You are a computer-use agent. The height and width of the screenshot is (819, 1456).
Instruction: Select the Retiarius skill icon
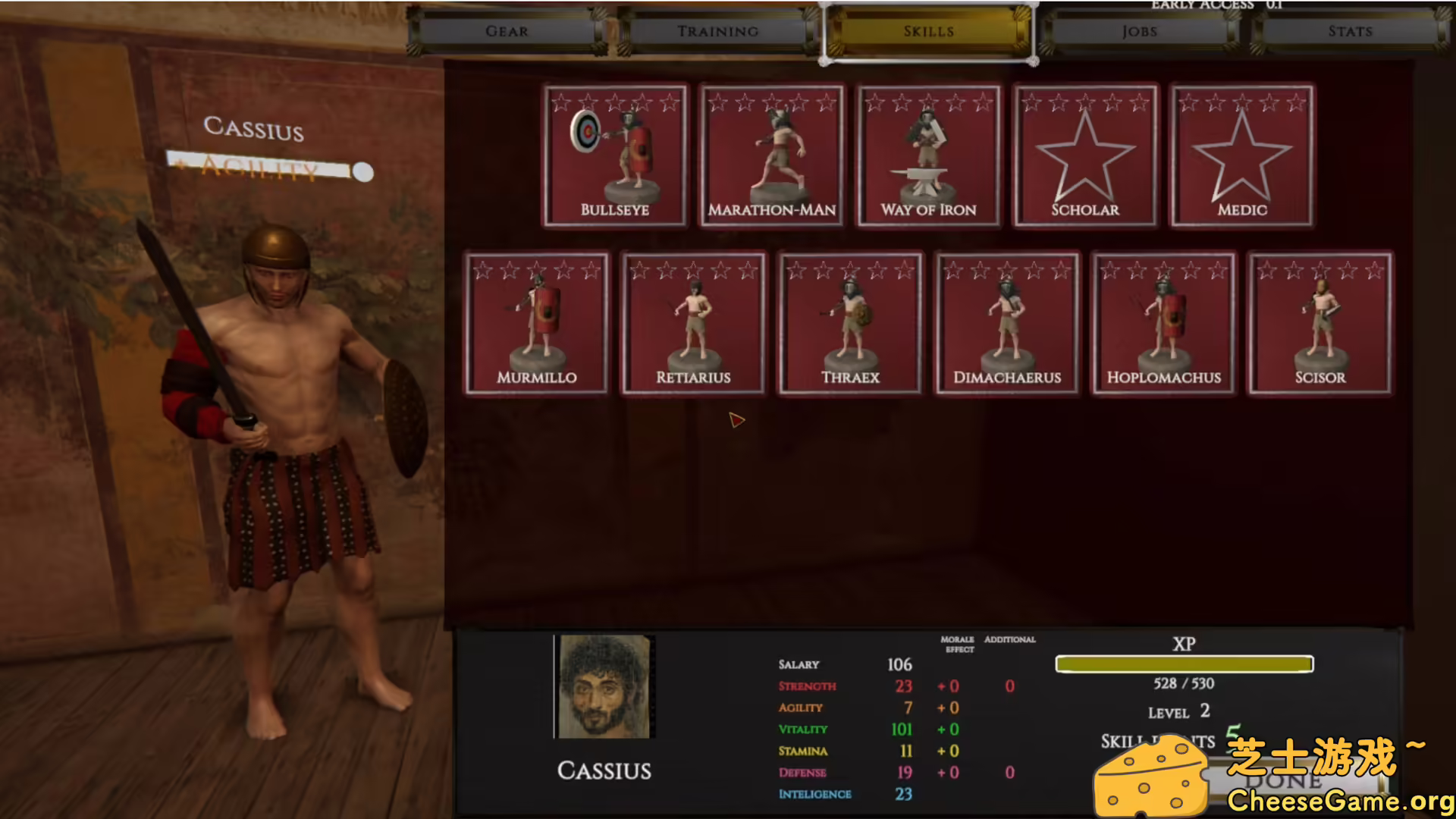[692, 322]
